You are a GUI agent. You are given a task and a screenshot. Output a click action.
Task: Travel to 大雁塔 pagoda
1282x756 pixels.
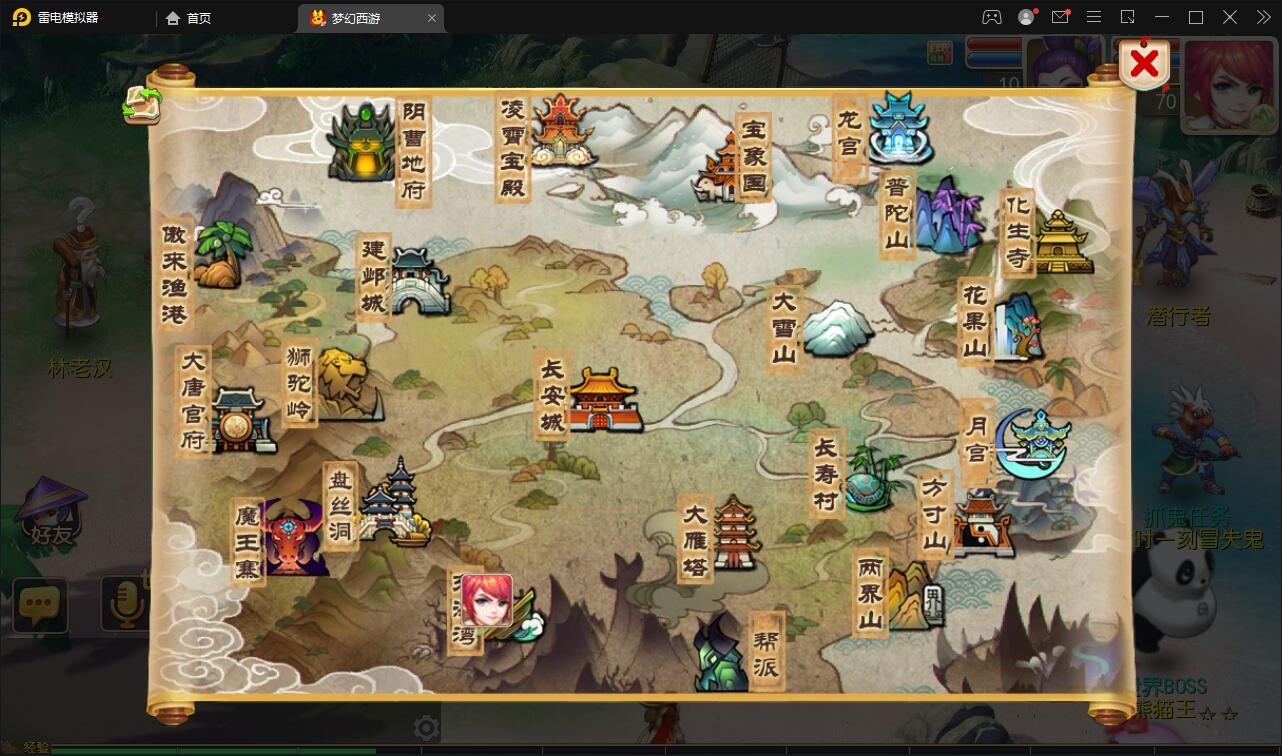click(733, 533)
